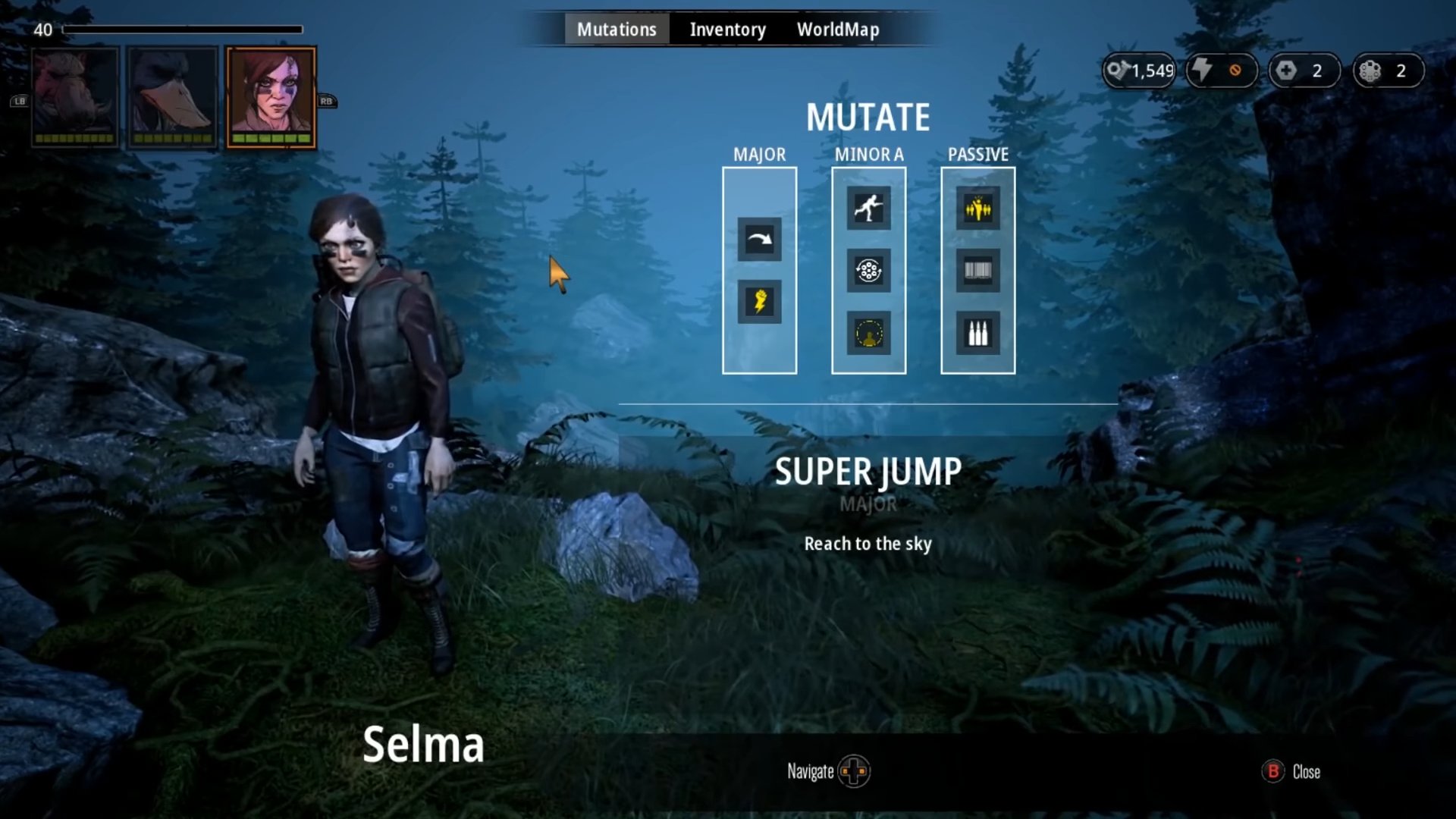Select the dashed-circle figure minor mutation
The image size is (1456, 819).
pos(868,333)
